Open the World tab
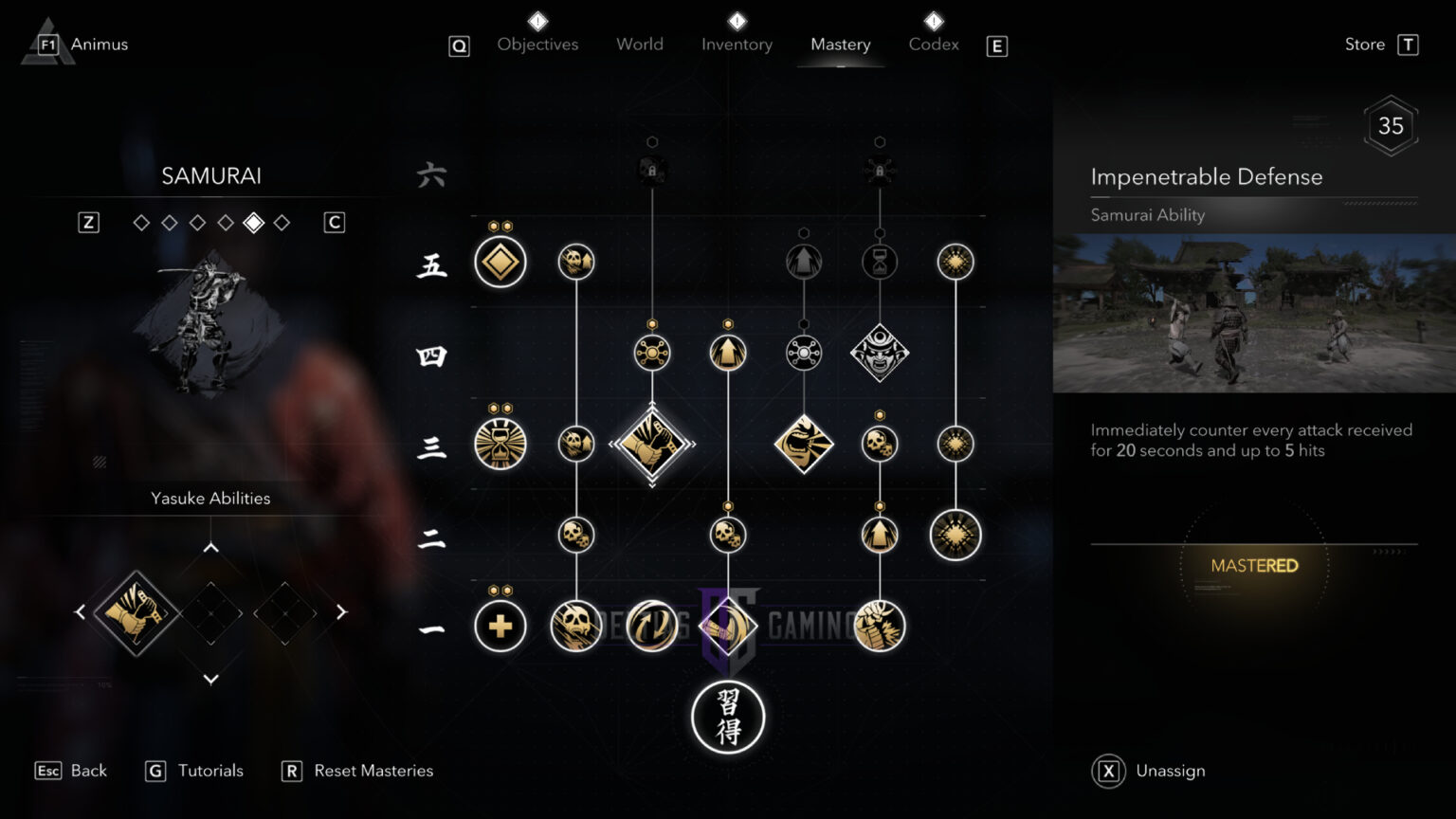The width and height of the screenshot is (1456, 819). 640,45
